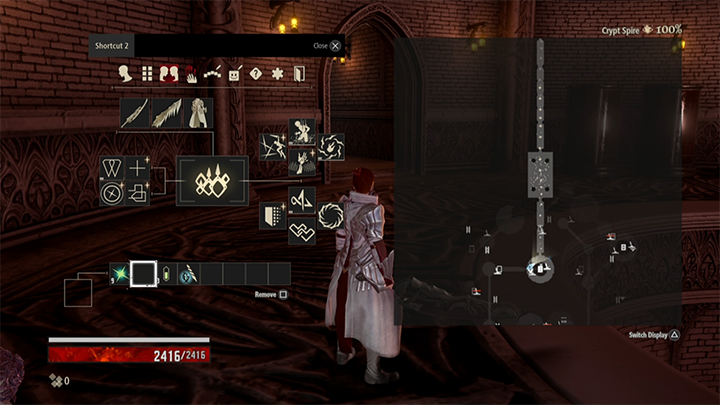The height and width of the screenshot is (405, 720).
Task: Choose the ring circle gift icon
Action: [330, 216]
